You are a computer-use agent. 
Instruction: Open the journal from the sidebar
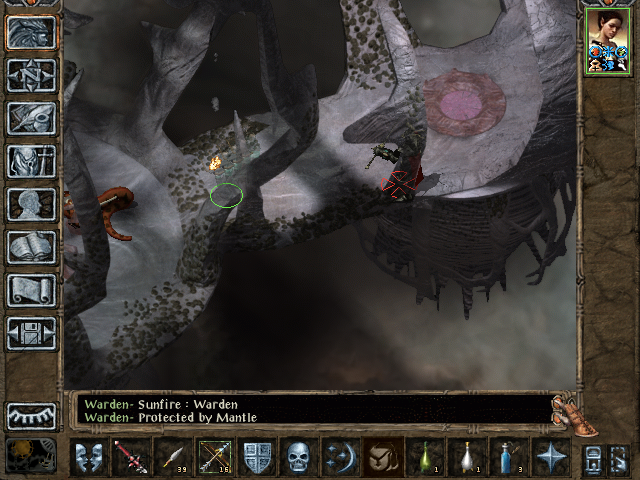click(31, 118)
